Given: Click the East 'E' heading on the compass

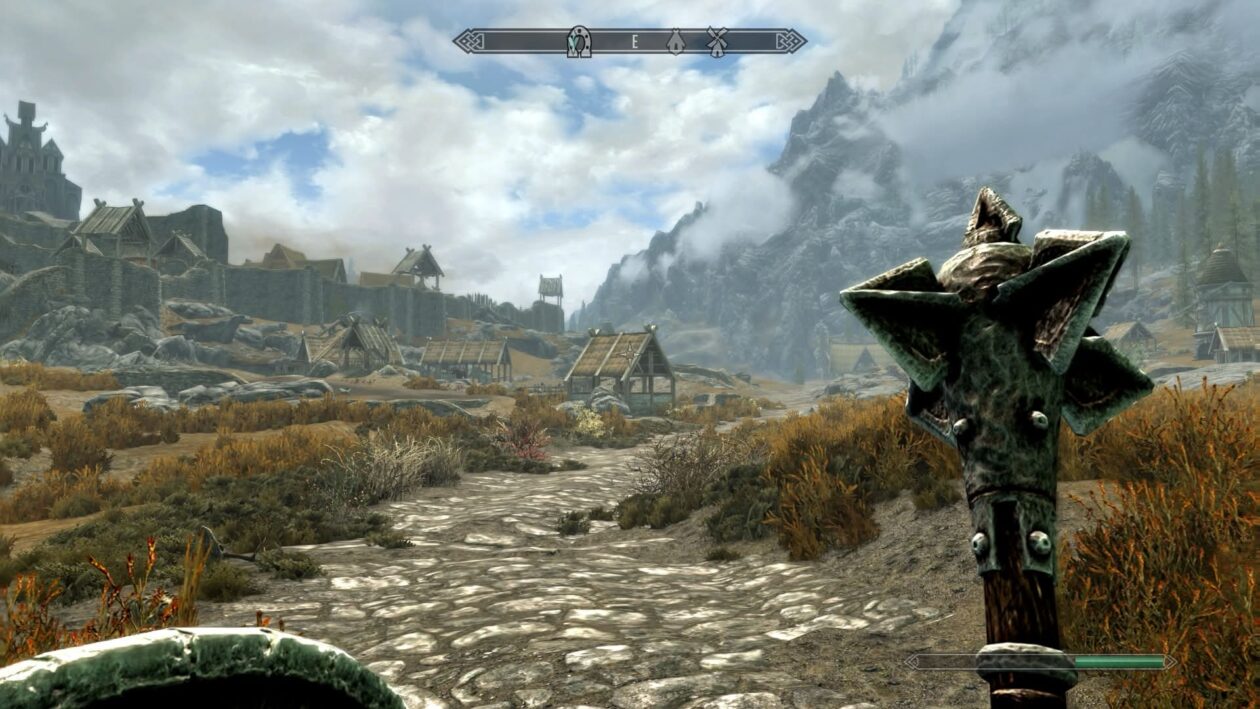Looking at the screenshot, I should pos(634,41).
